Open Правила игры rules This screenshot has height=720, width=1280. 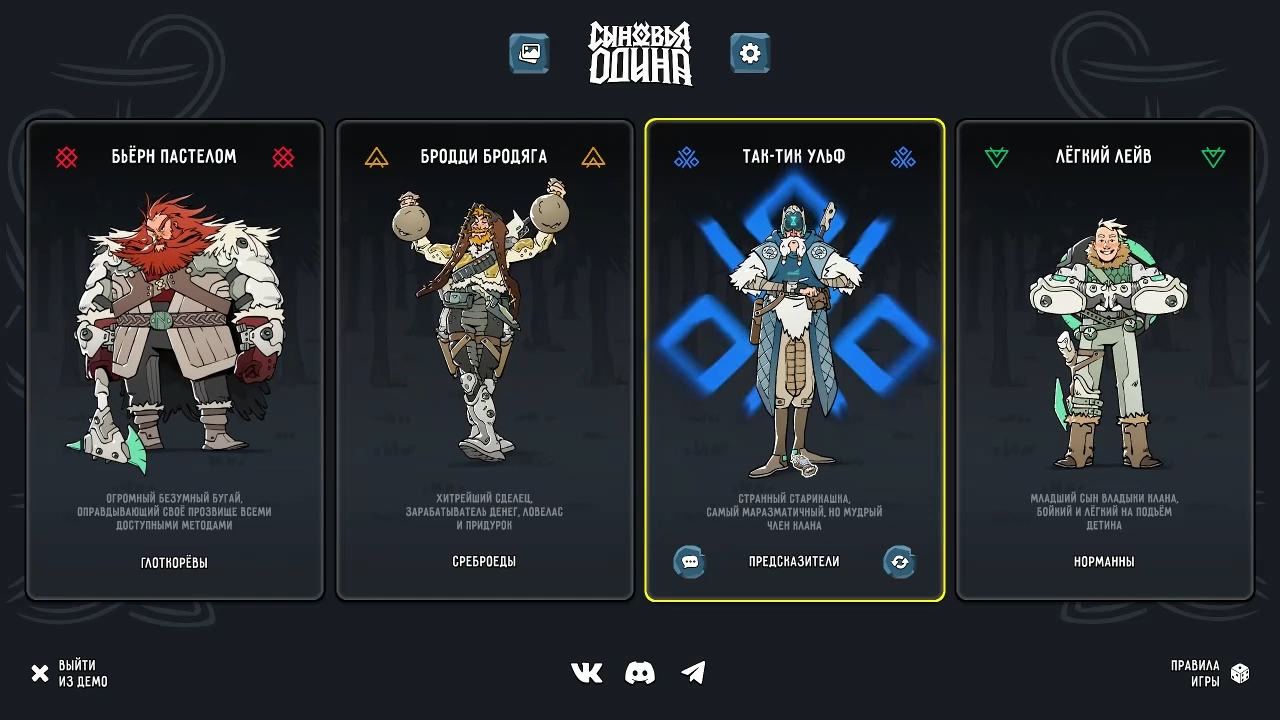pos(1209,674)
